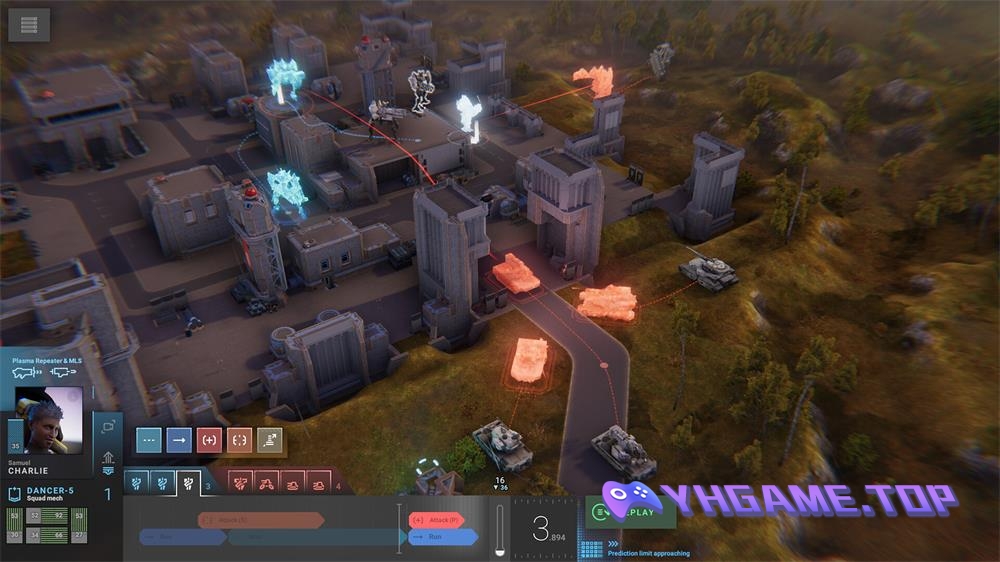Click the Attack (P) timeline block
This screenshot has width=1000, height=562.
coord(435,520)
